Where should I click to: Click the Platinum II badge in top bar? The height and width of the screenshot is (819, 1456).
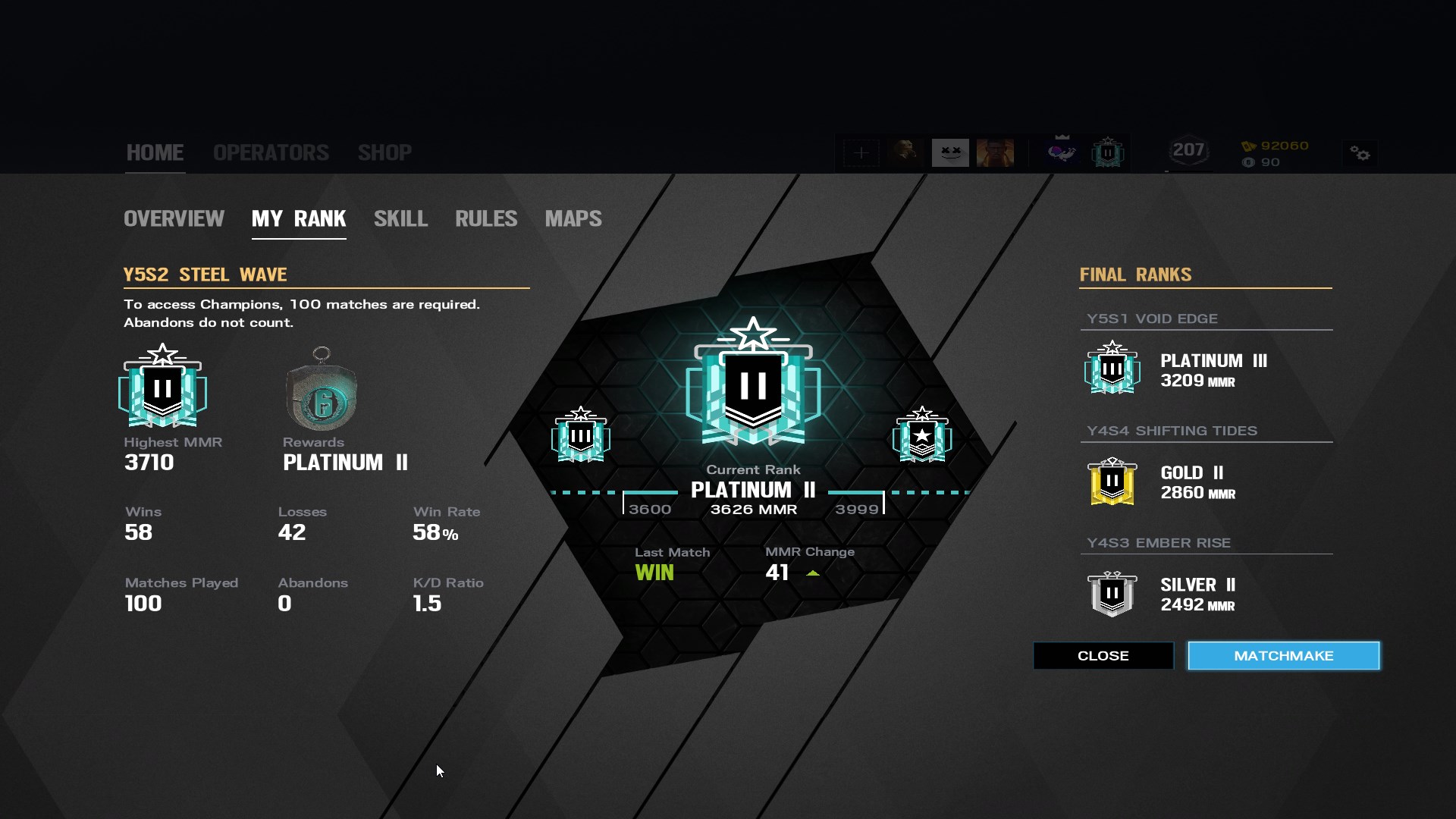click(1107, 152)
